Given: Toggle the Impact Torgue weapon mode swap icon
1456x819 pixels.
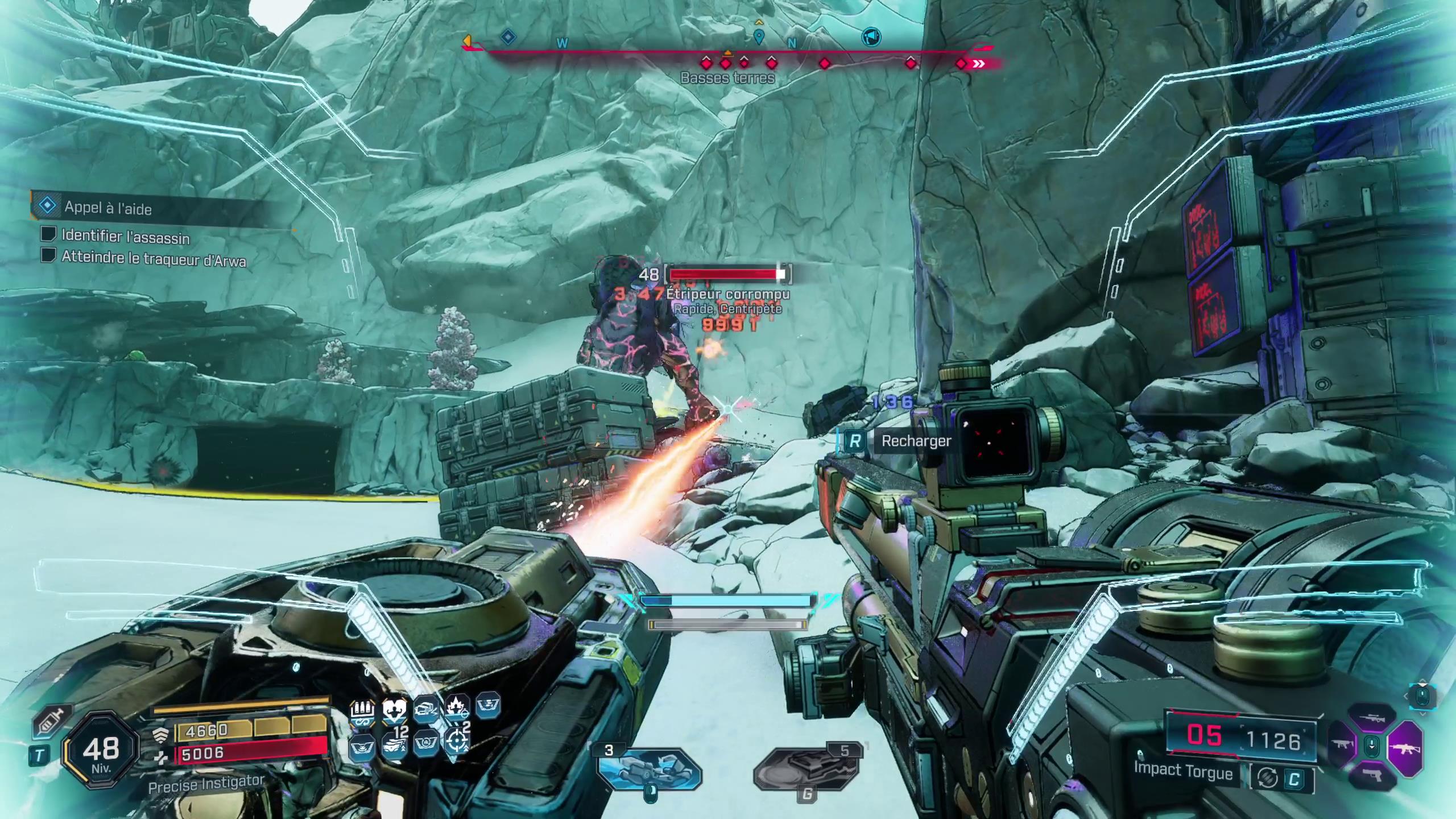Looking at the screenshot, I should click(x=1266, y=778).
